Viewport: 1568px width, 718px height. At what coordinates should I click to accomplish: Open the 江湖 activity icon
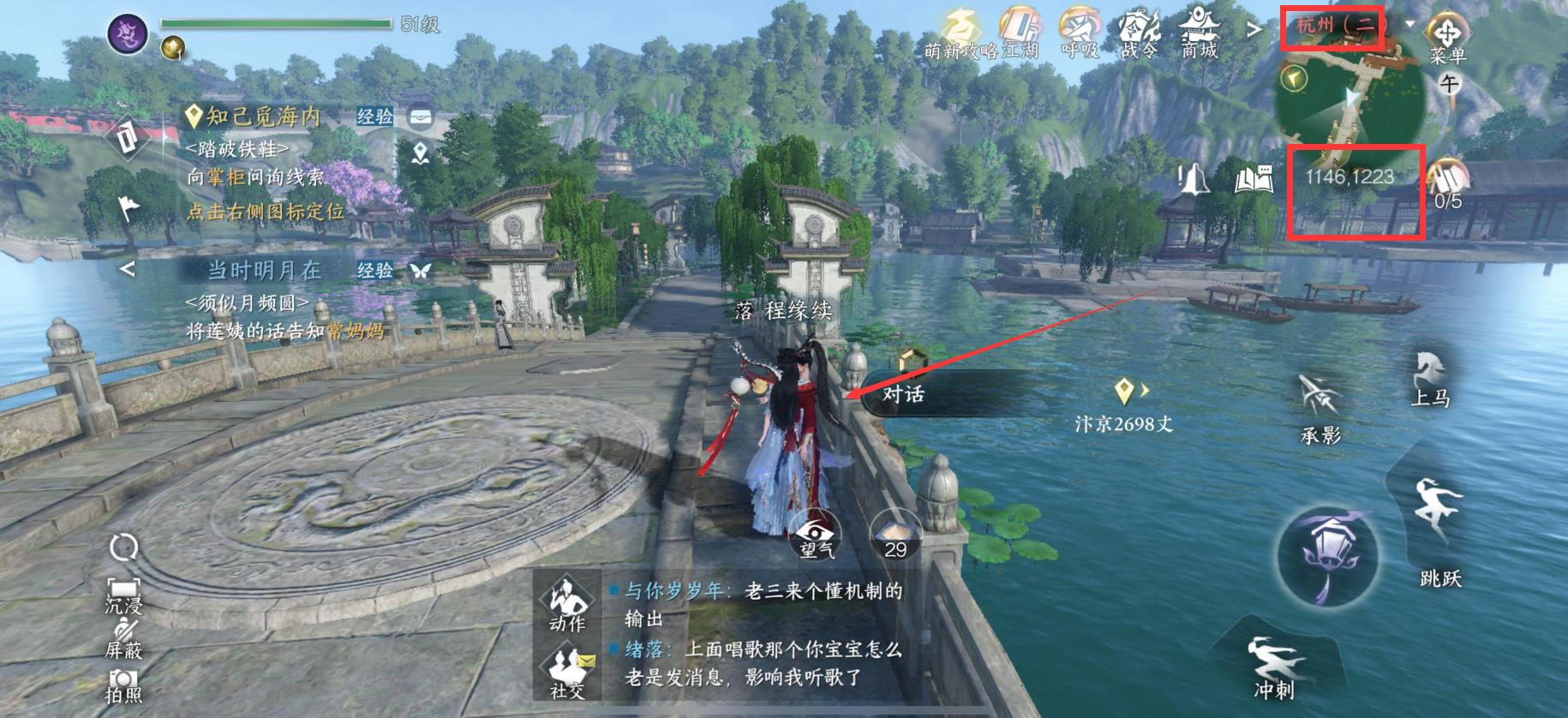click(x=1021, y=26)
